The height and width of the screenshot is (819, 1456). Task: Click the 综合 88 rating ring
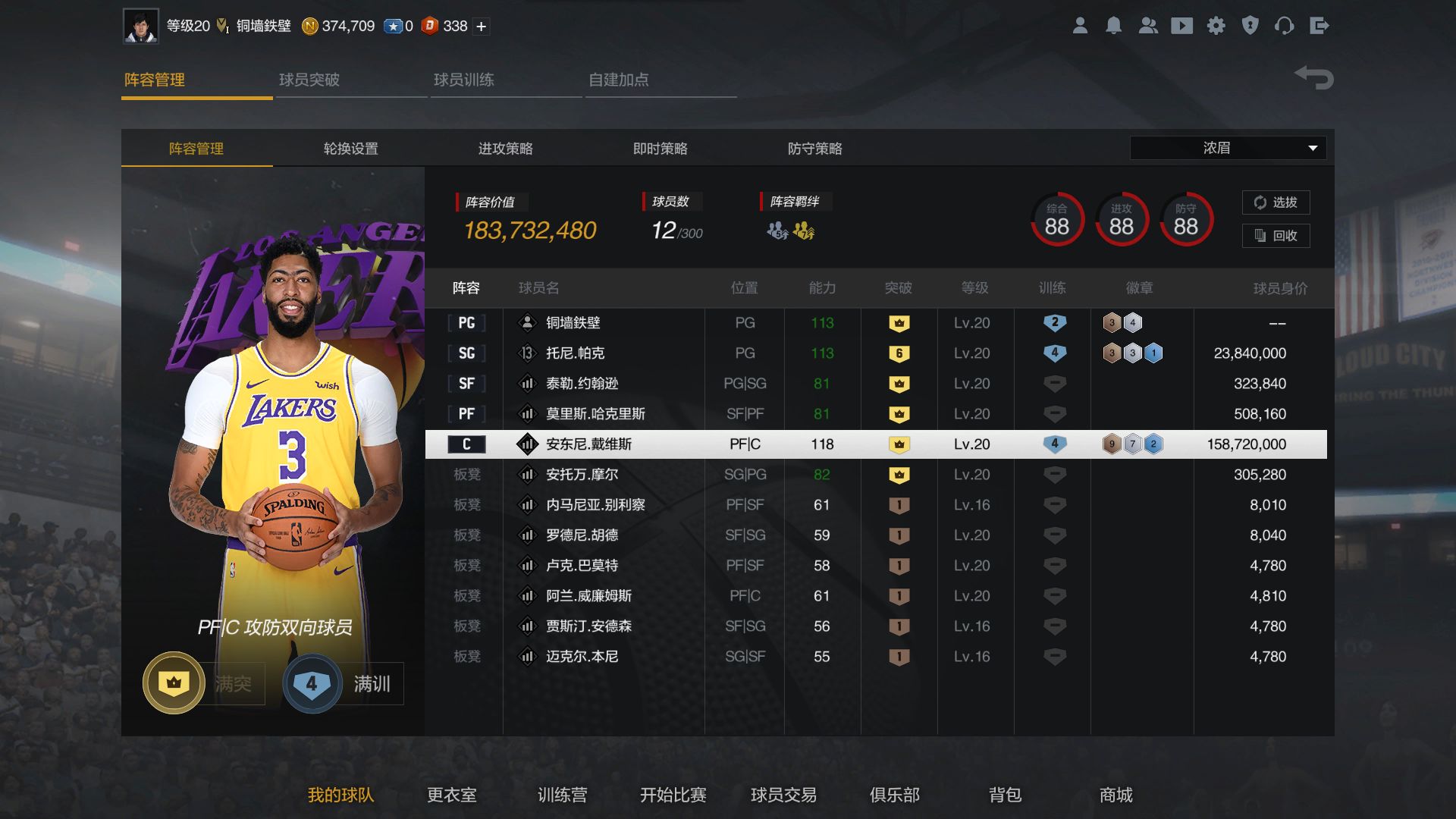click(1056, 220)
